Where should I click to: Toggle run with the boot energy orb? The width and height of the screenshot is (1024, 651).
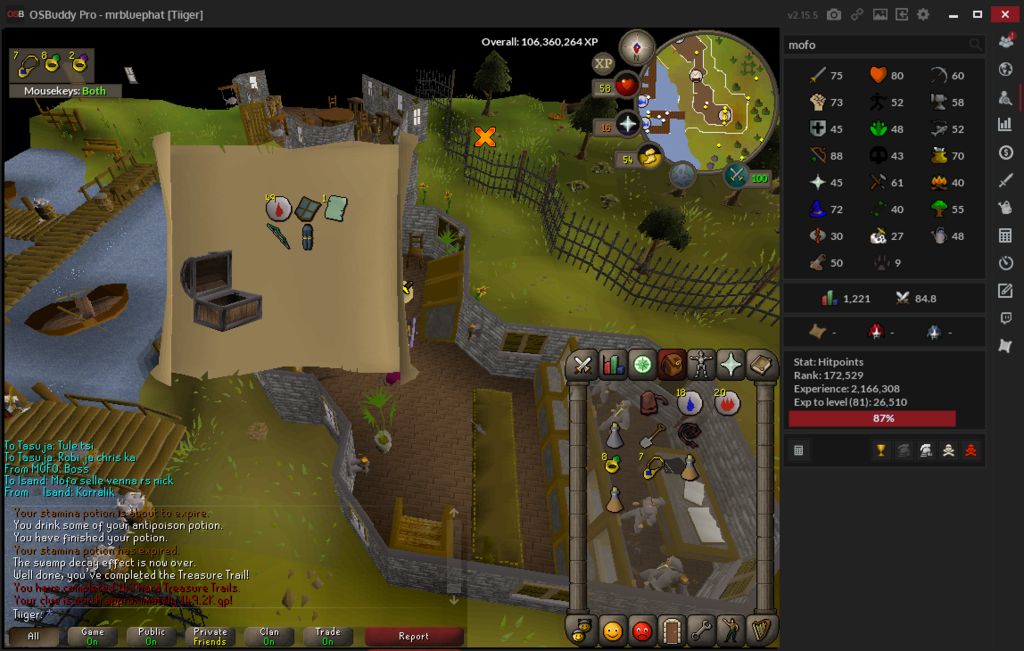pos(649,157)
